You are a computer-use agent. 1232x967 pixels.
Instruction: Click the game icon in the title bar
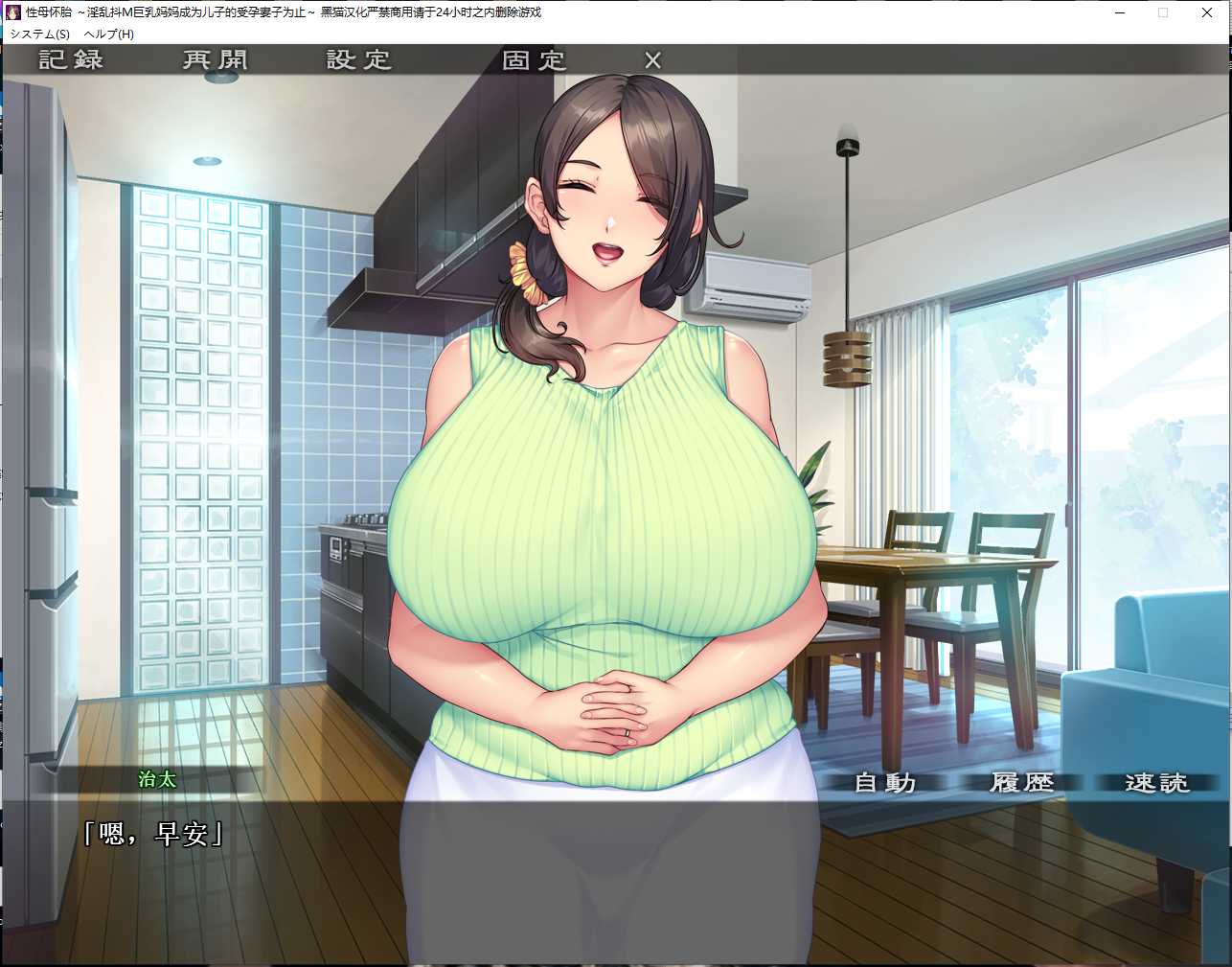(12, 12)
